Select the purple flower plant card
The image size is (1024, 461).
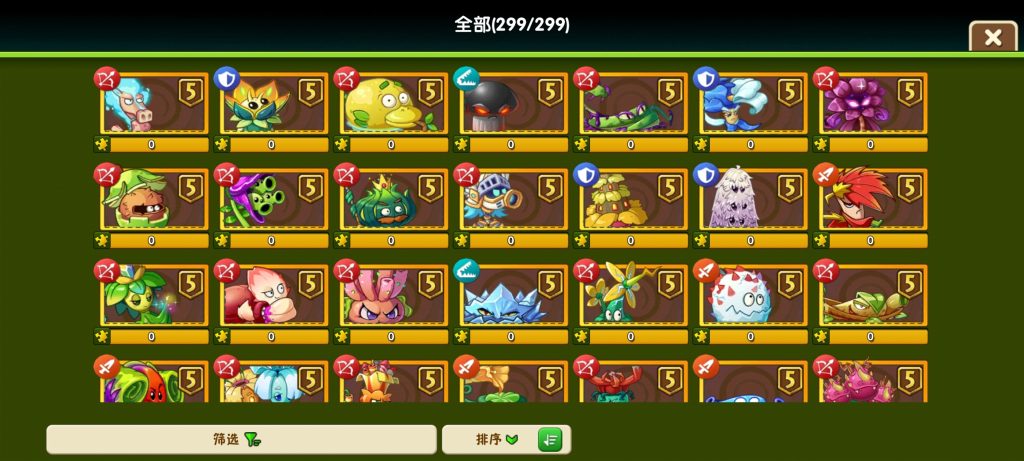(x=871, y=105)
